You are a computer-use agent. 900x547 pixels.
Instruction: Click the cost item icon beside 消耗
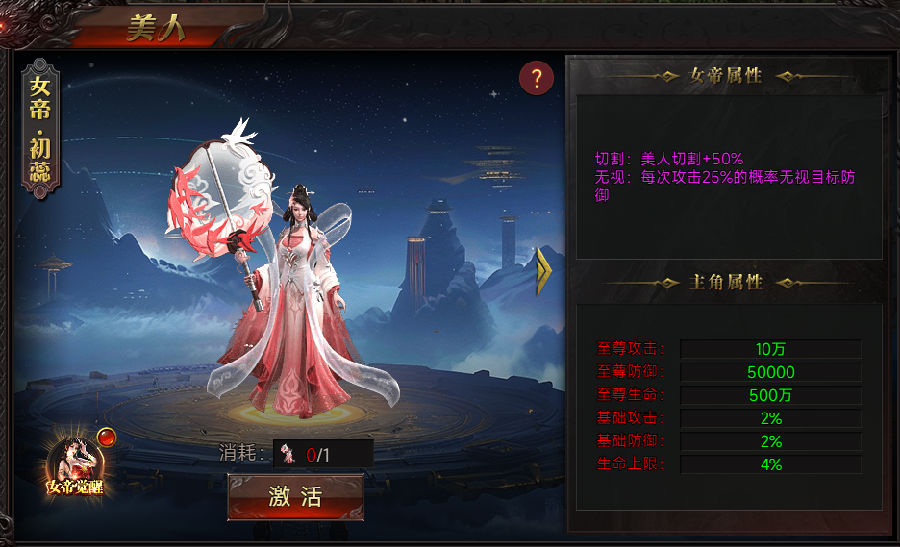click(x=289, y=454)
